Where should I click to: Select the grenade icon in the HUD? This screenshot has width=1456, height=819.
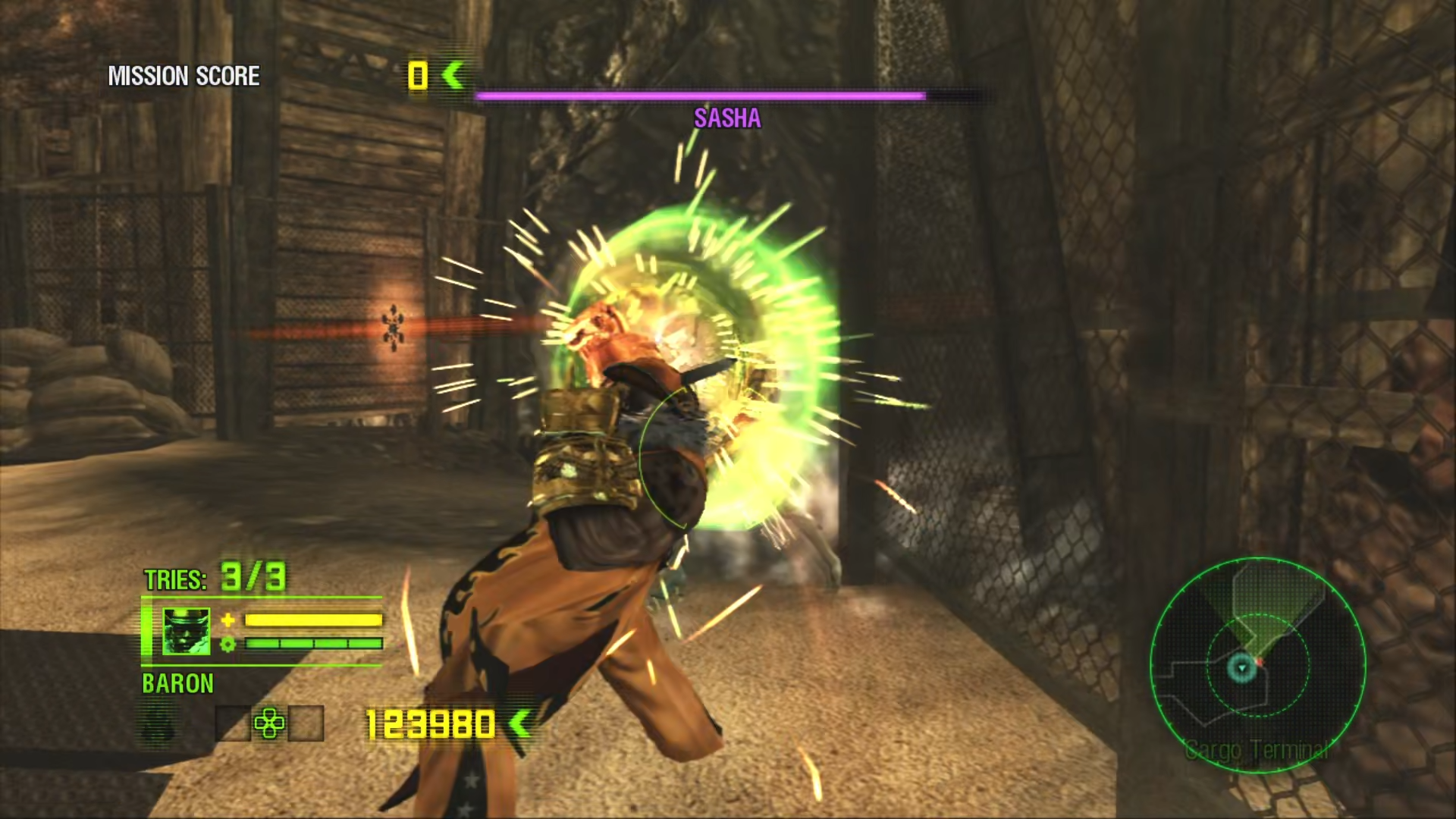(x=158, y=723)
